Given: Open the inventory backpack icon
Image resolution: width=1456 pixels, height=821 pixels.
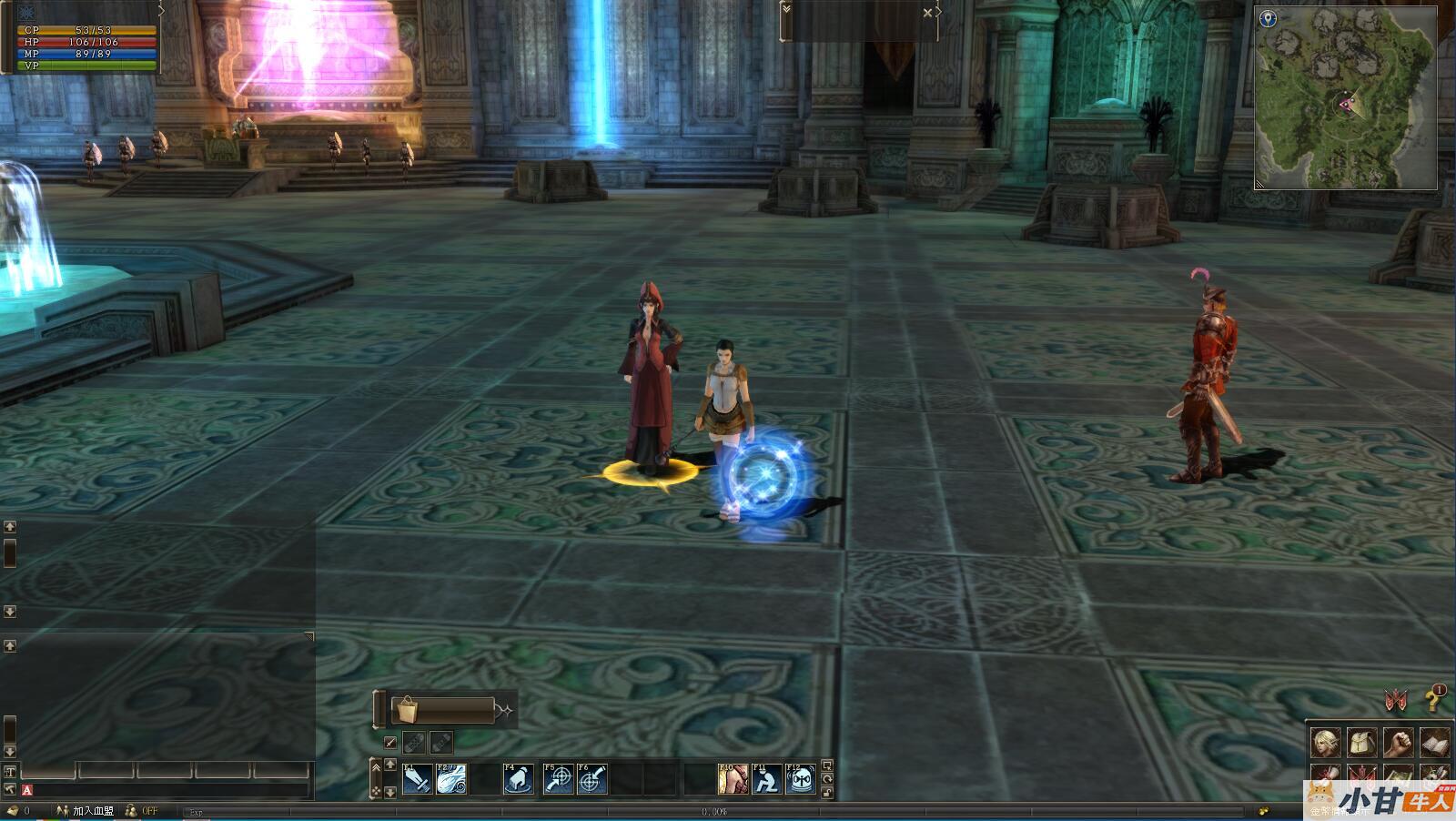Looking at the screenshot, I should point(1361,743).
